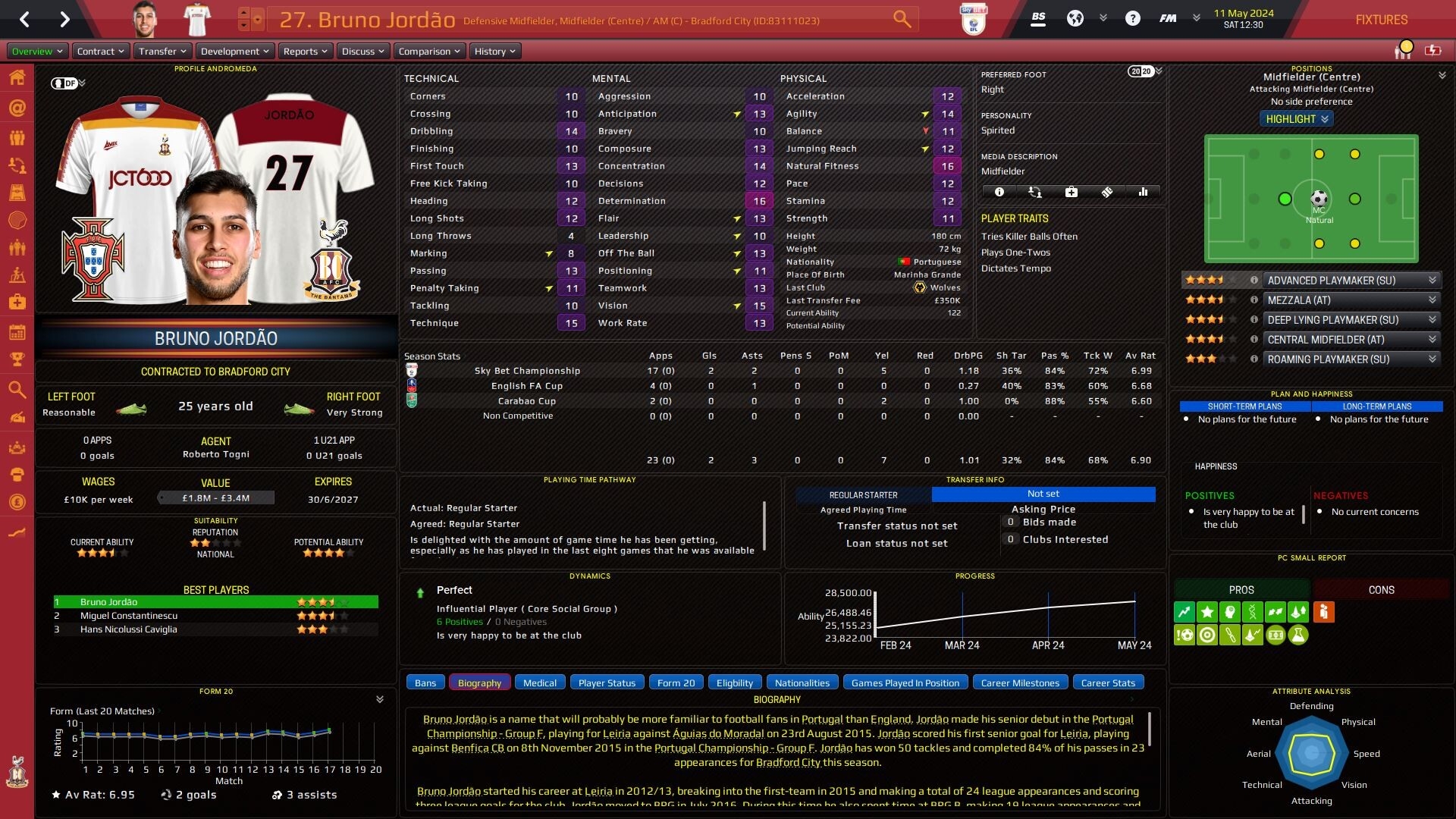Image resolution: width=1456 pixels, height=819 pixels.
Task: Open the Contract menu
Action: [x=100, y=51]
